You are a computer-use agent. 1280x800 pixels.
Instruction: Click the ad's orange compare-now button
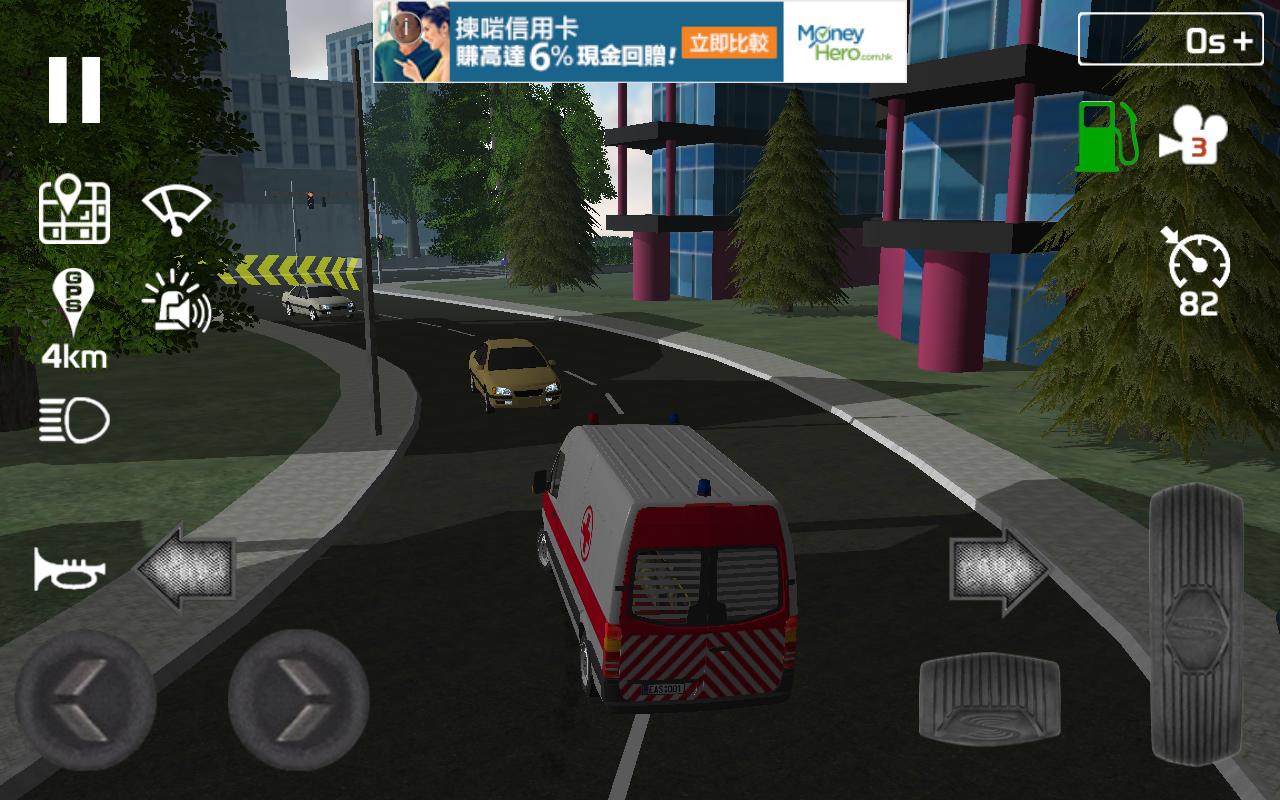pyautogui.click(x=730, y=42)
